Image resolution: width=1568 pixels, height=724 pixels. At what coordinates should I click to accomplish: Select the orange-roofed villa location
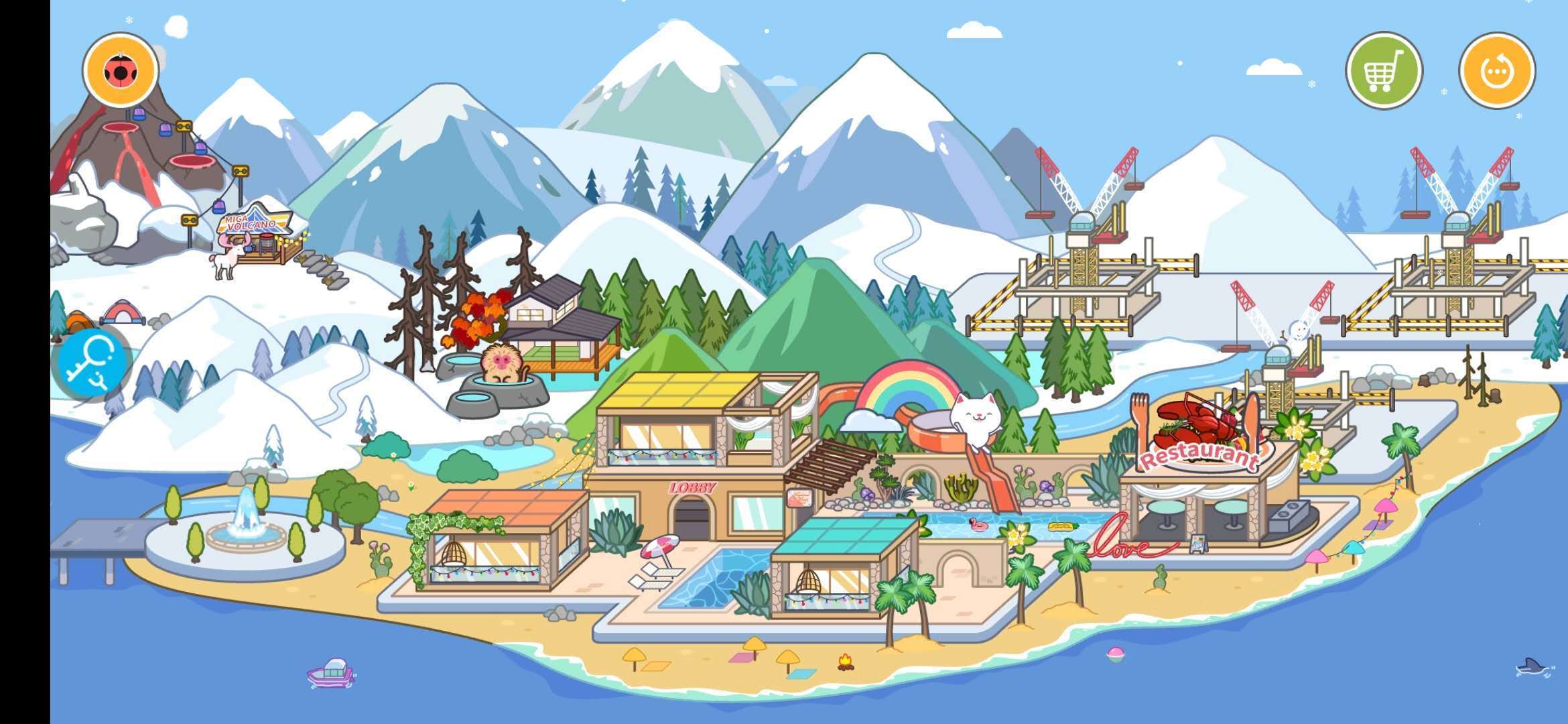pyautogui.click(x=499, y=543)
